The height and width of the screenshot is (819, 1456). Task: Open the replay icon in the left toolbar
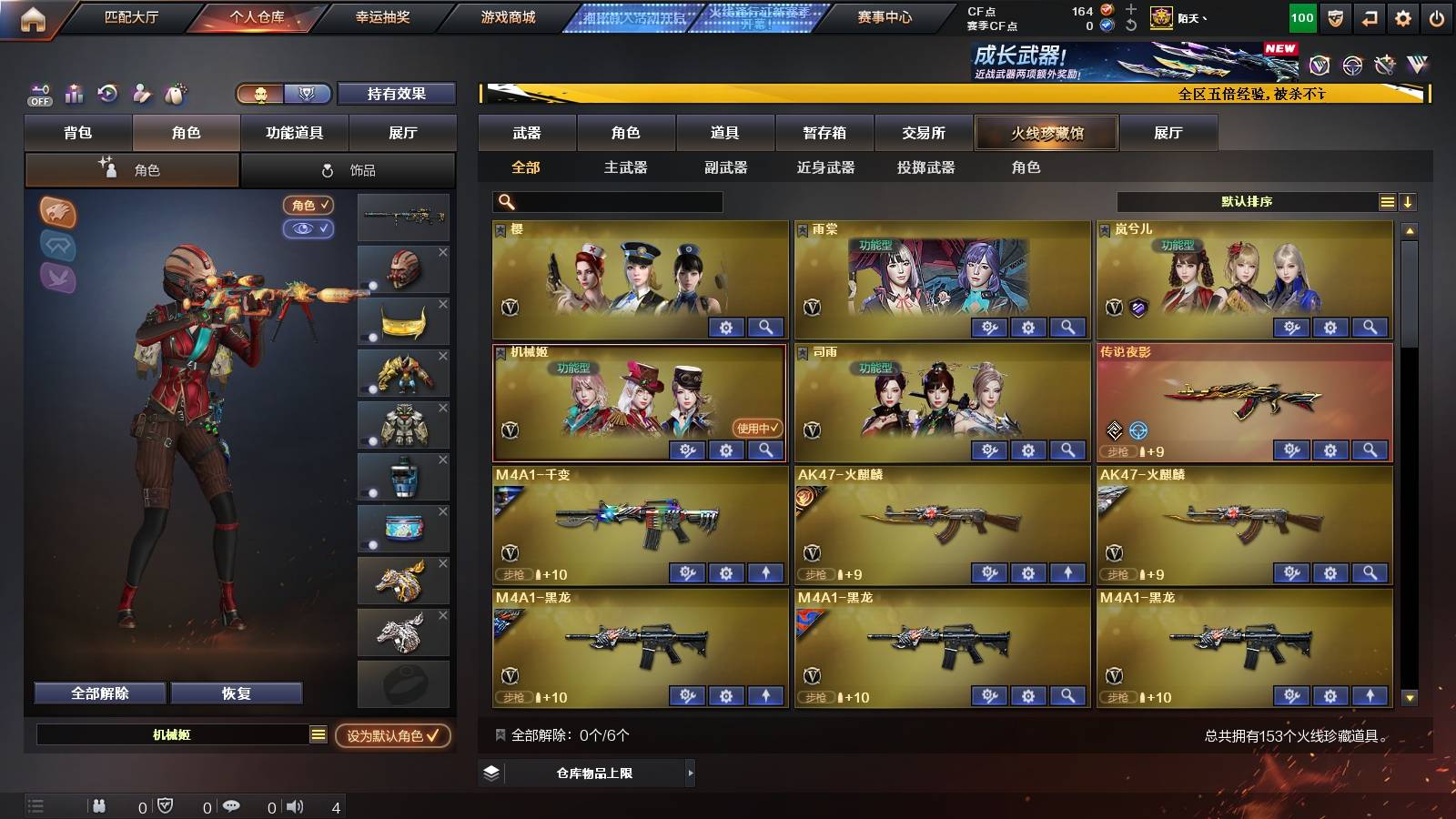[x=108, y=93]
